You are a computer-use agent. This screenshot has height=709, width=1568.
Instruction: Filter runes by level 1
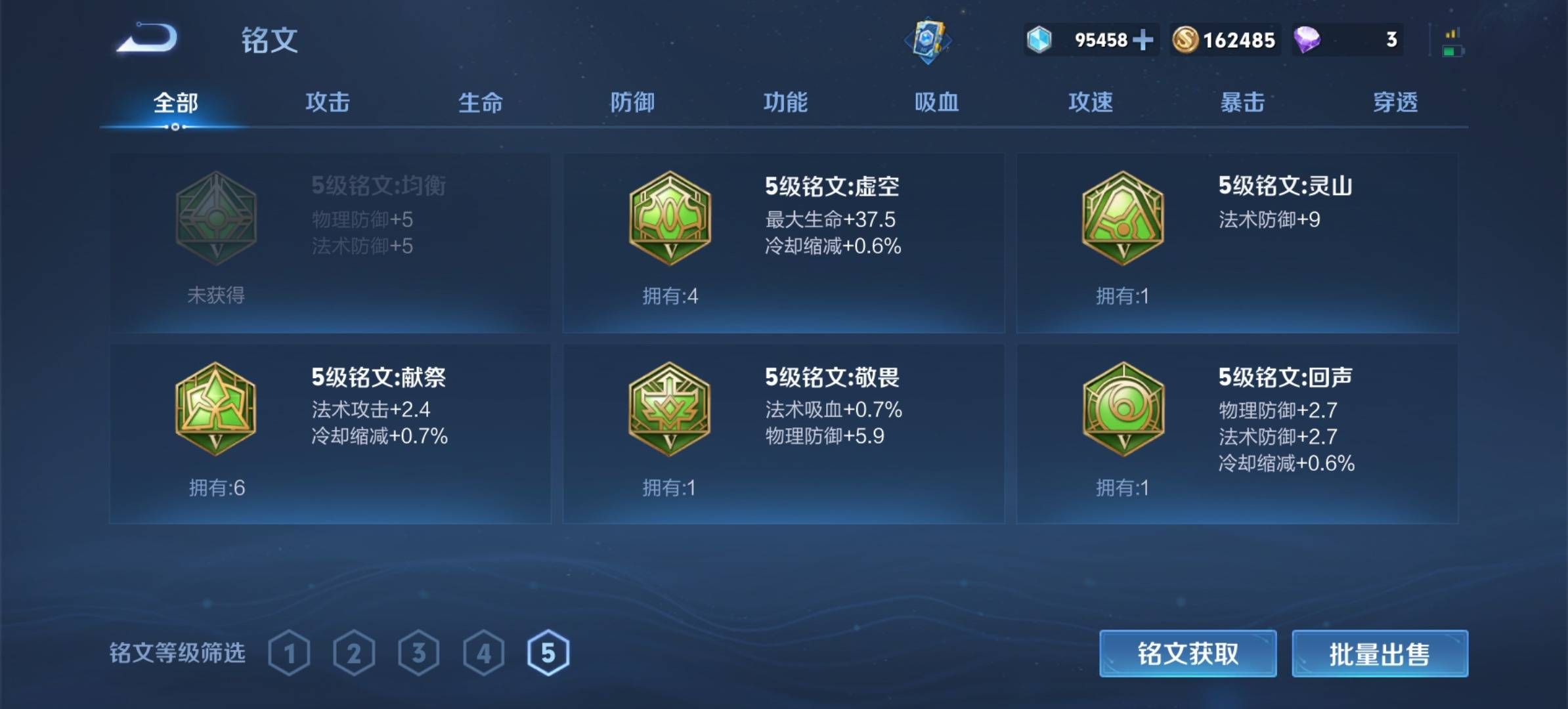pos(290,653)
